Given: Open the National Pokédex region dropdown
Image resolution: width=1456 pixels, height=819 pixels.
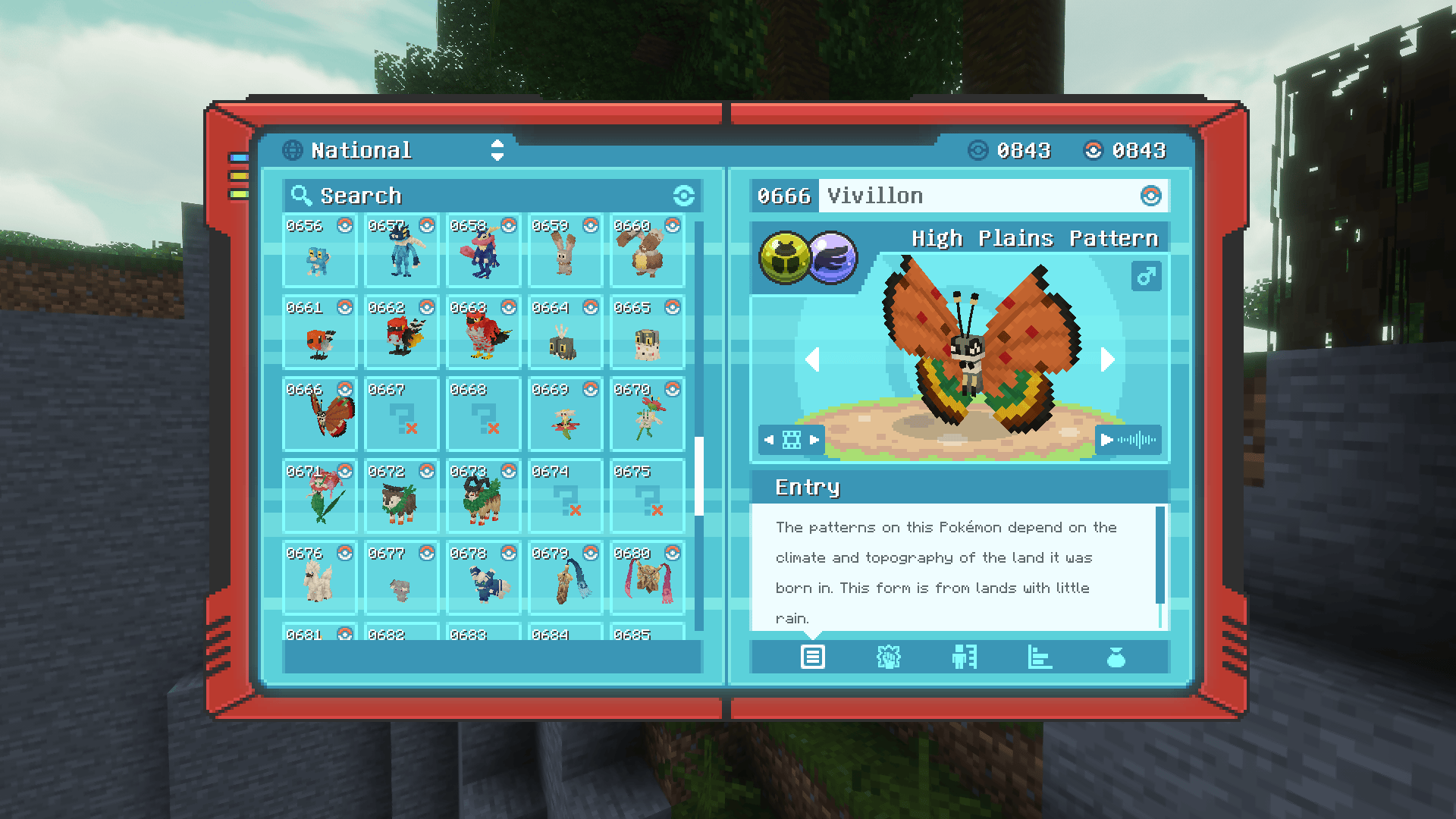Looking at the screenshot, I should click(497, 150).
